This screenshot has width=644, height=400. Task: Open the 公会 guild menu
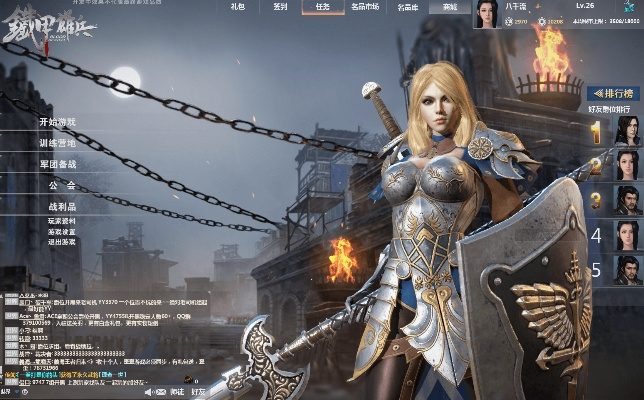point(62,185)
